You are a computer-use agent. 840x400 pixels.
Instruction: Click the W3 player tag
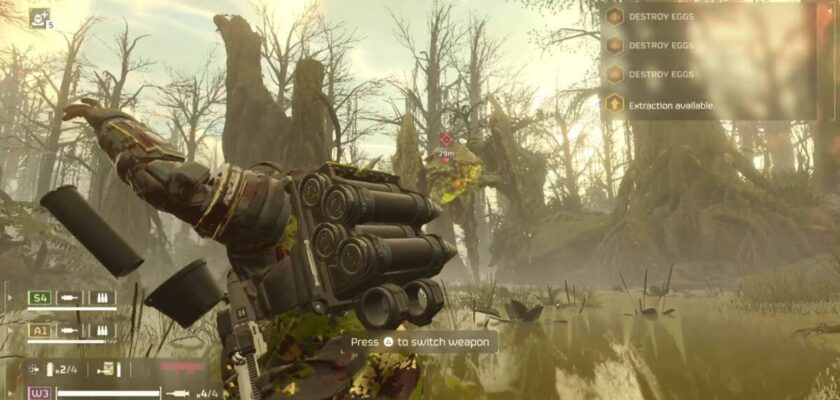39,392
